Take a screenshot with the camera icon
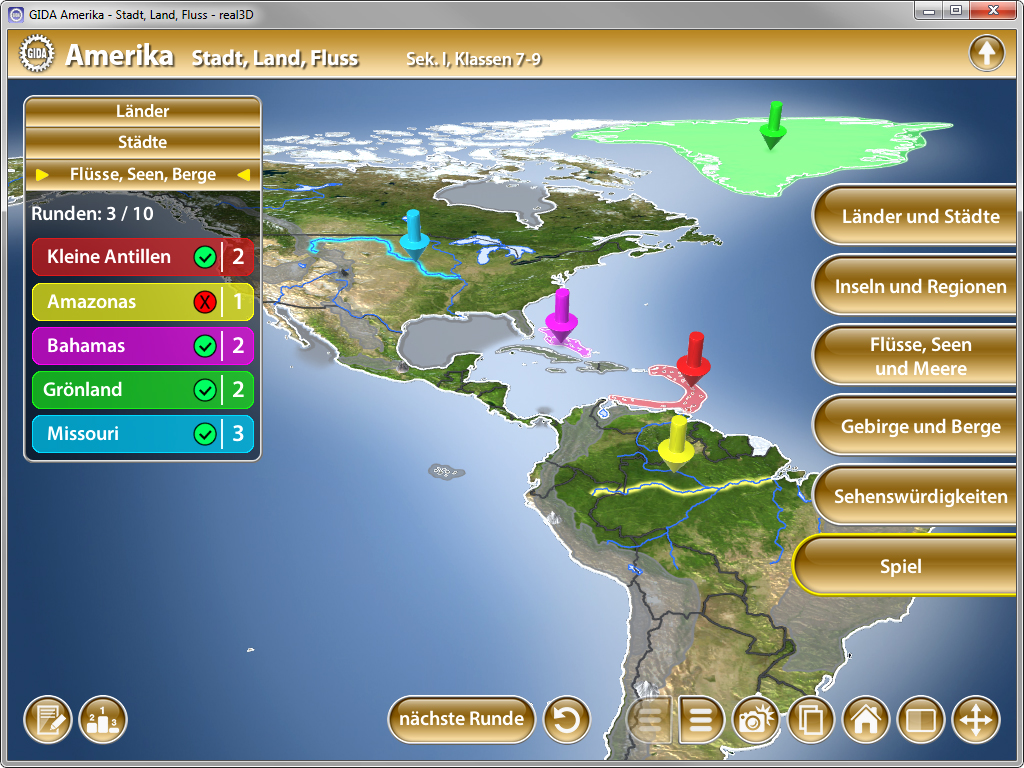Viewport: 1024px width, 768px height. (757, 720)
